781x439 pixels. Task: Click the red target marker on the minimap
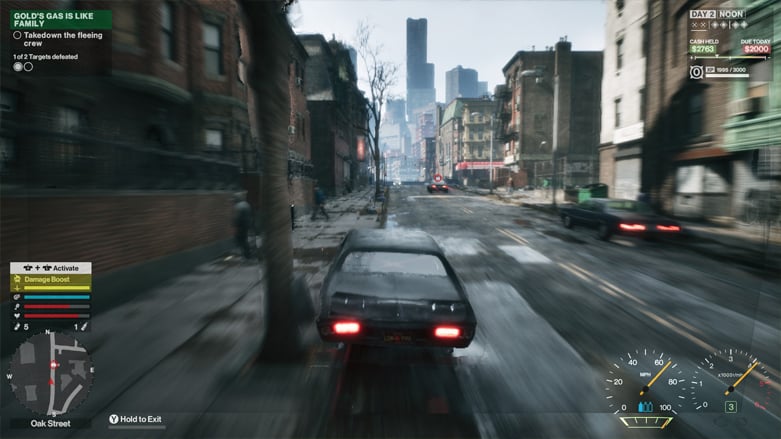click(52, 365)
